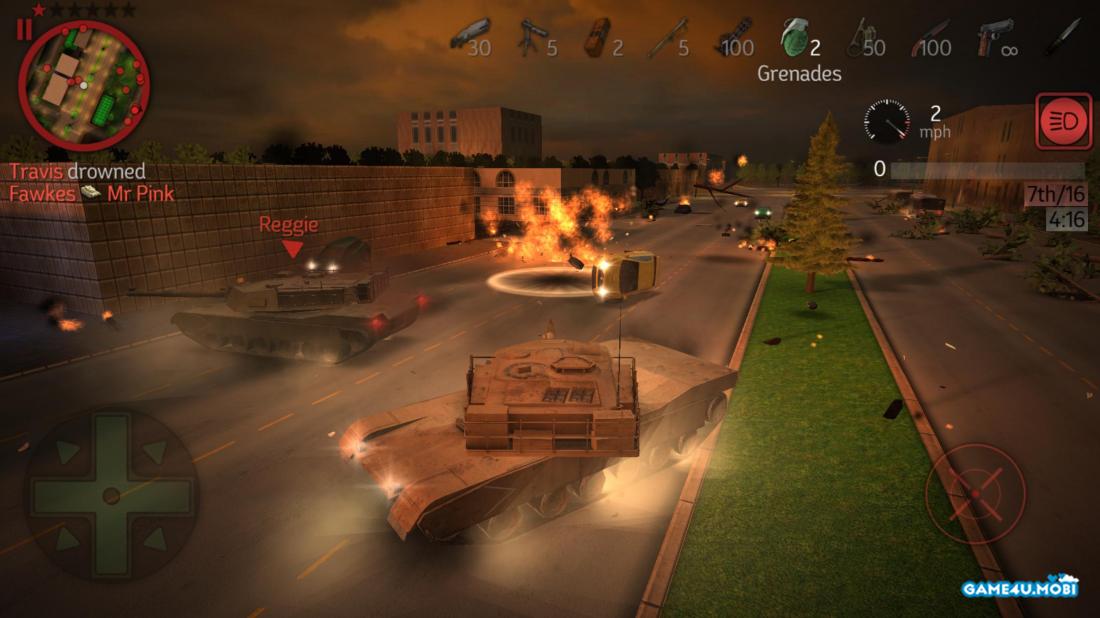The width and height of the screenshot is (1100, 618).
Task: Choose the weapon showing 50 ammo
Action: (858, 38)
